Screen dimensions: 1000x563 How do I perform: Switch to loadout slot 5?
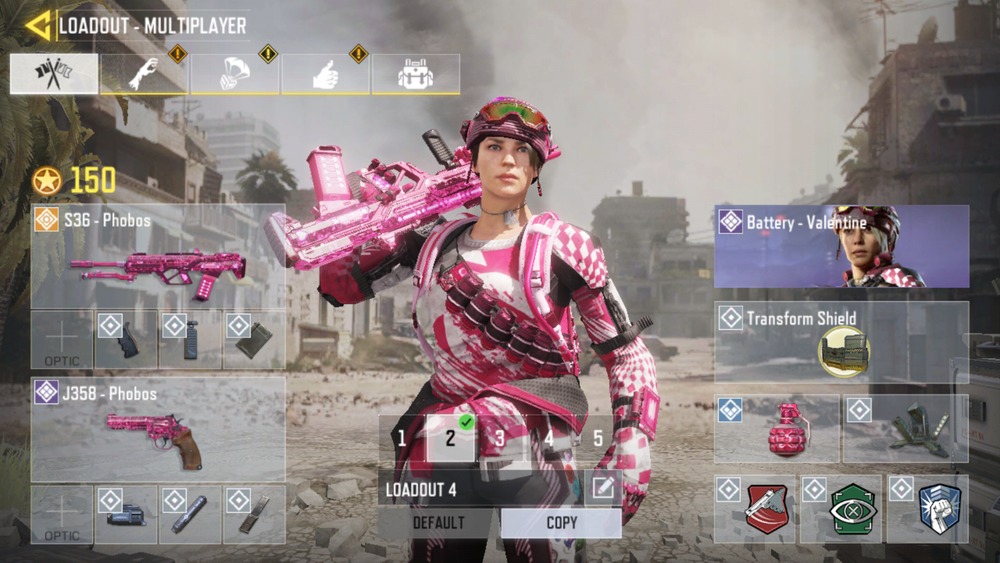[x=597, y=438]
